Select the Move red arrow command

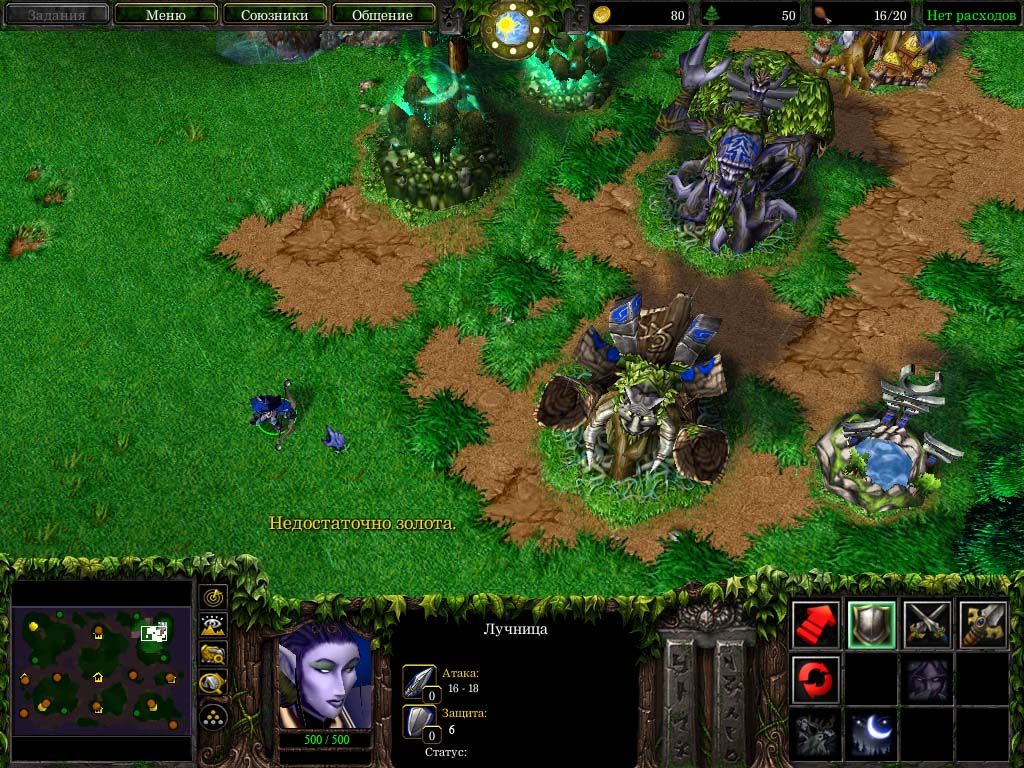point(815,625)
